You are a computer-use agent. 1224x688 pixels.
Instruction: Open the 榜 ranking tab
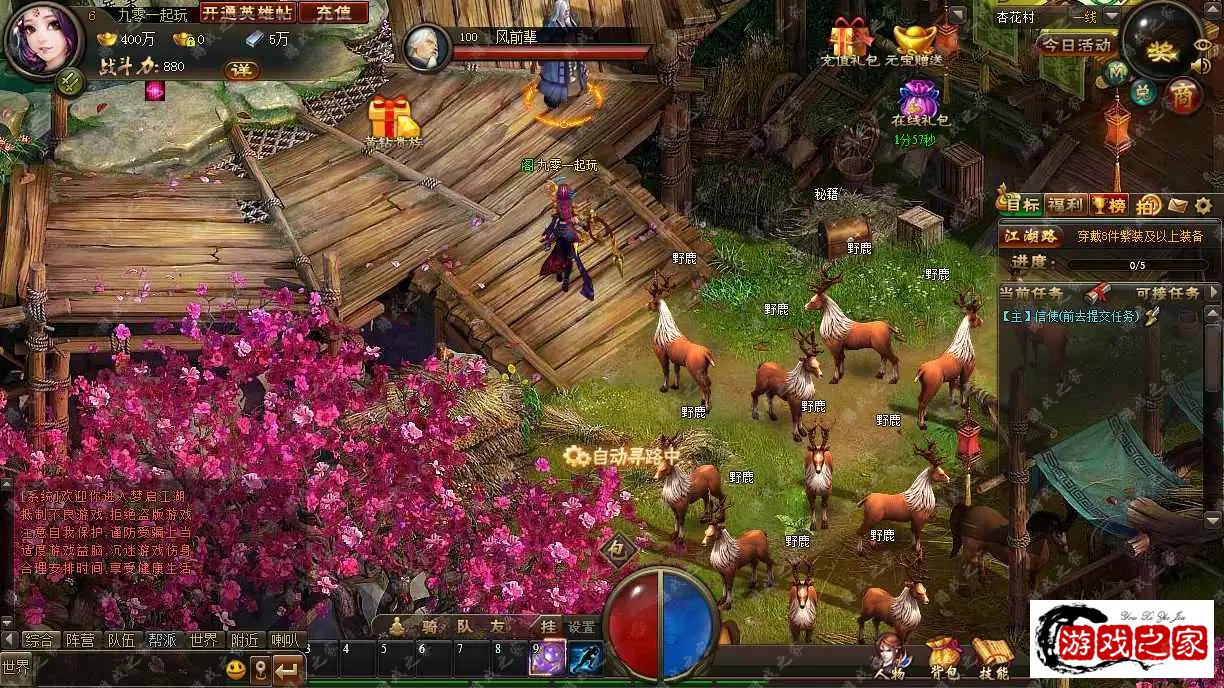[x=1108, y=205]
